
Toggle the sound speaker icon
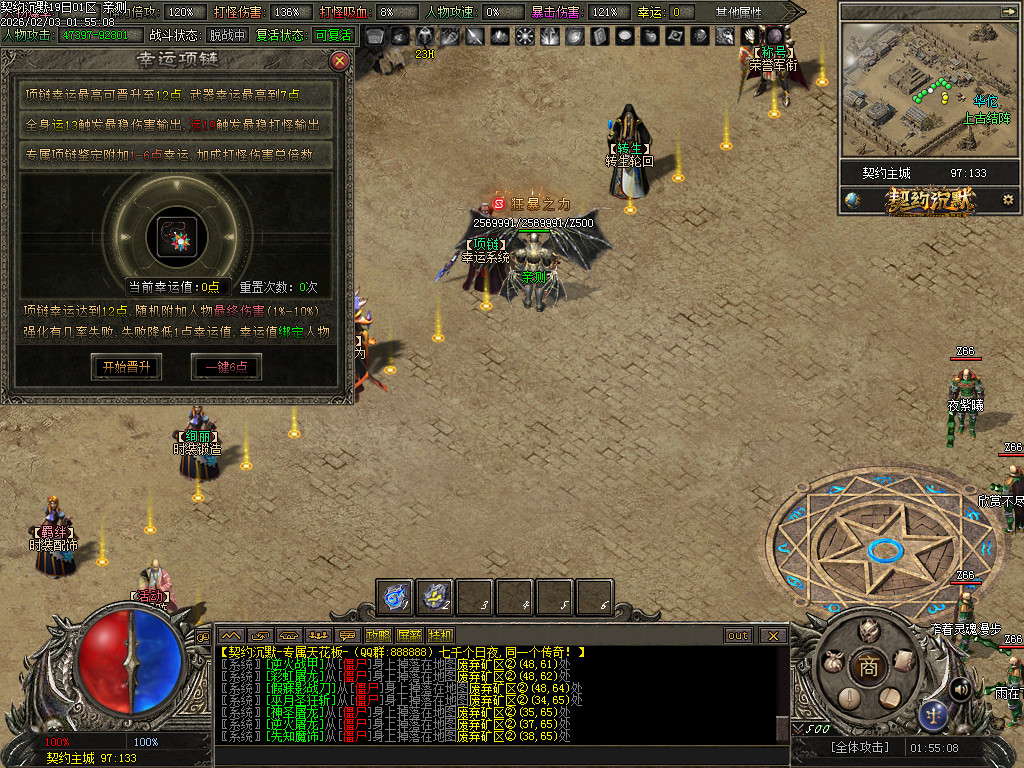pos(960,688)
